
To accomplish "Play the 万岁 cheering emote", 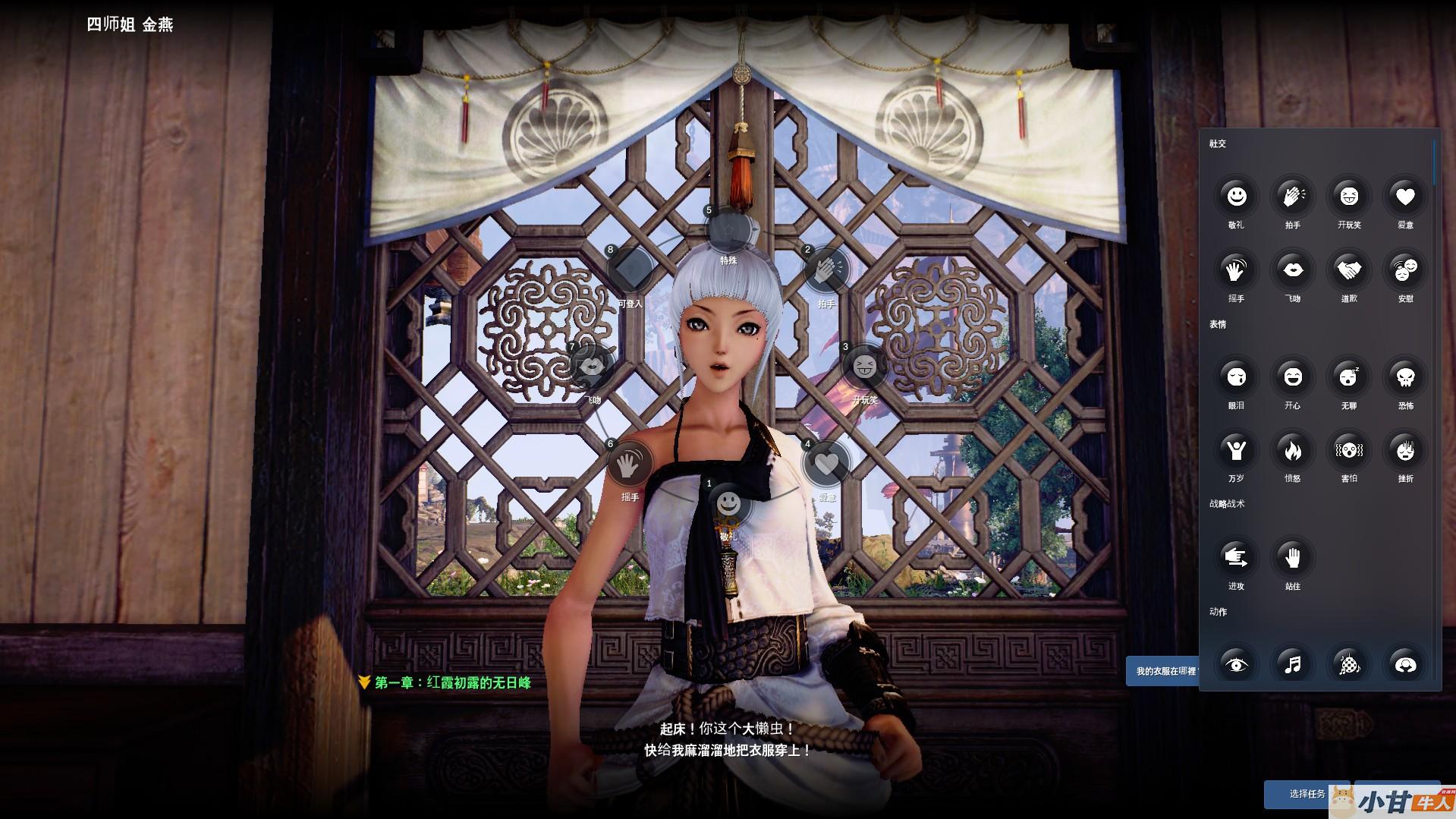I will 1236,450.
